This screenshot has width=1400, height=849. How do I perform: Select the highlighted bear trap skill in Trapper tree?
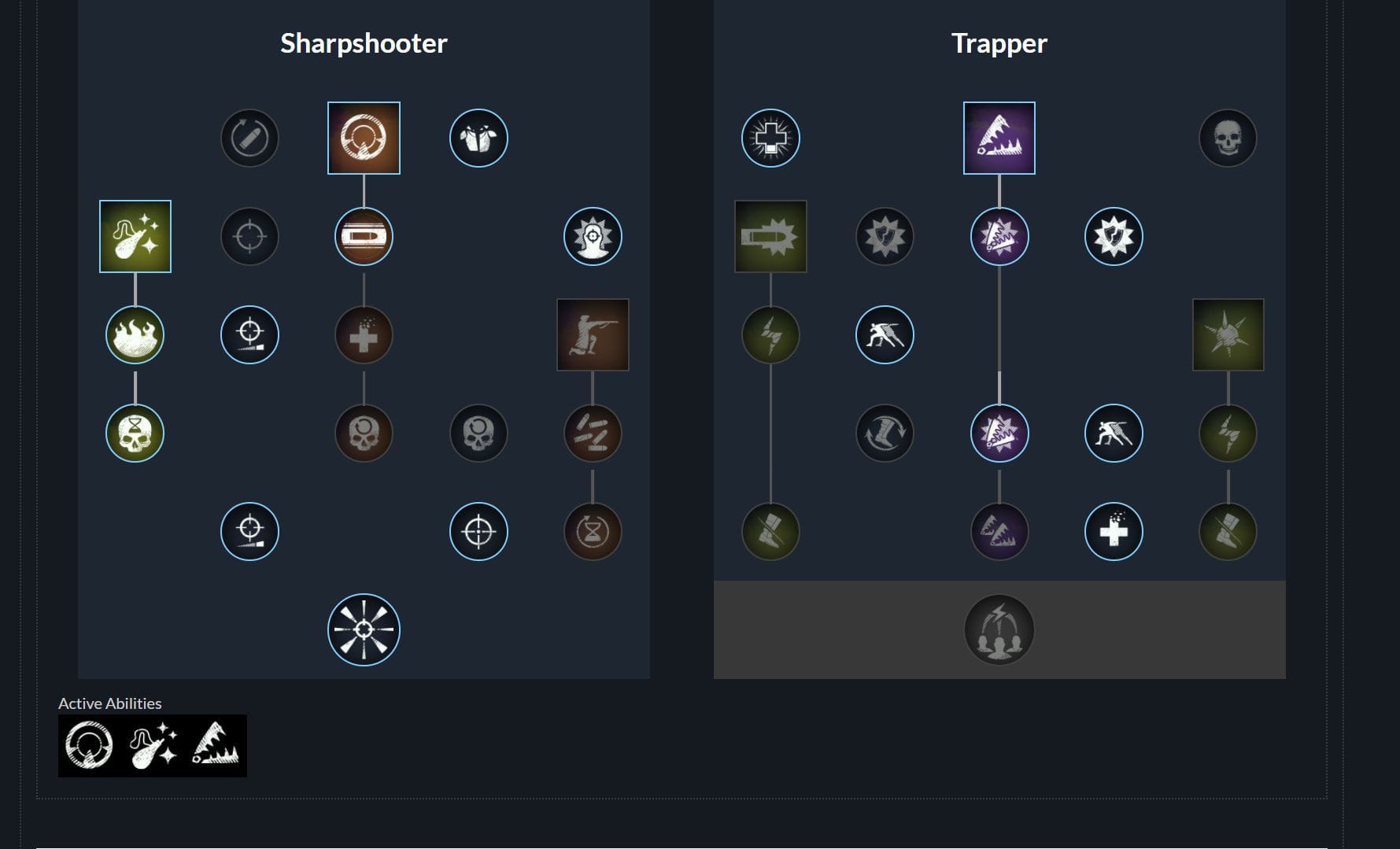pyautogui.click(x=999, y=138)
